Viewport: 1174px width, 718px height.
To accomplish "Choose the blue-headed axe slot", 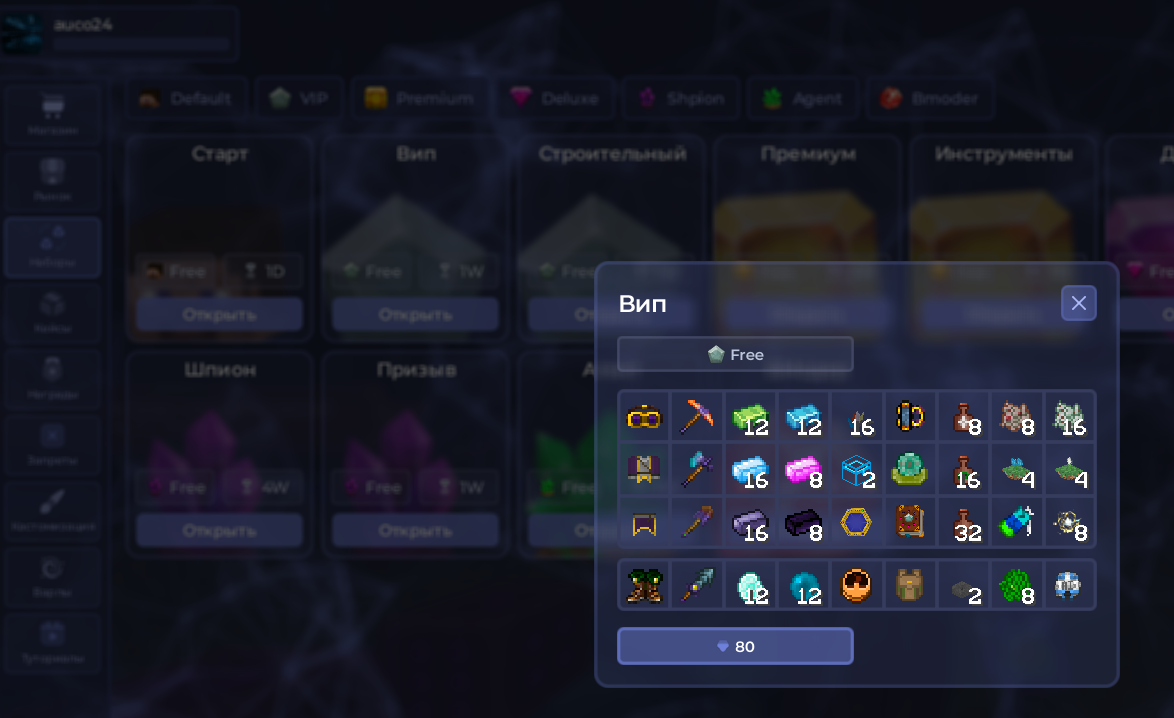I will tap(697, 470).
